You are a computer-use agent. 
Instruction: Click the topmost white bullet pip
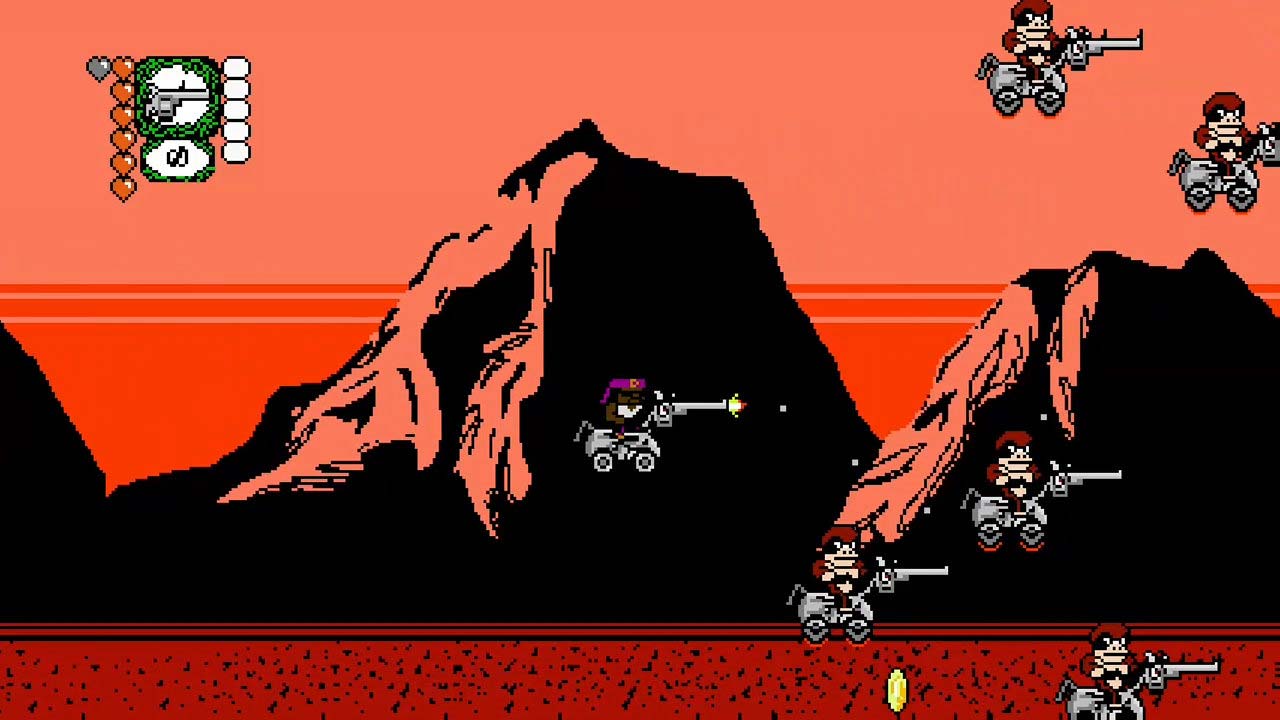235,66
